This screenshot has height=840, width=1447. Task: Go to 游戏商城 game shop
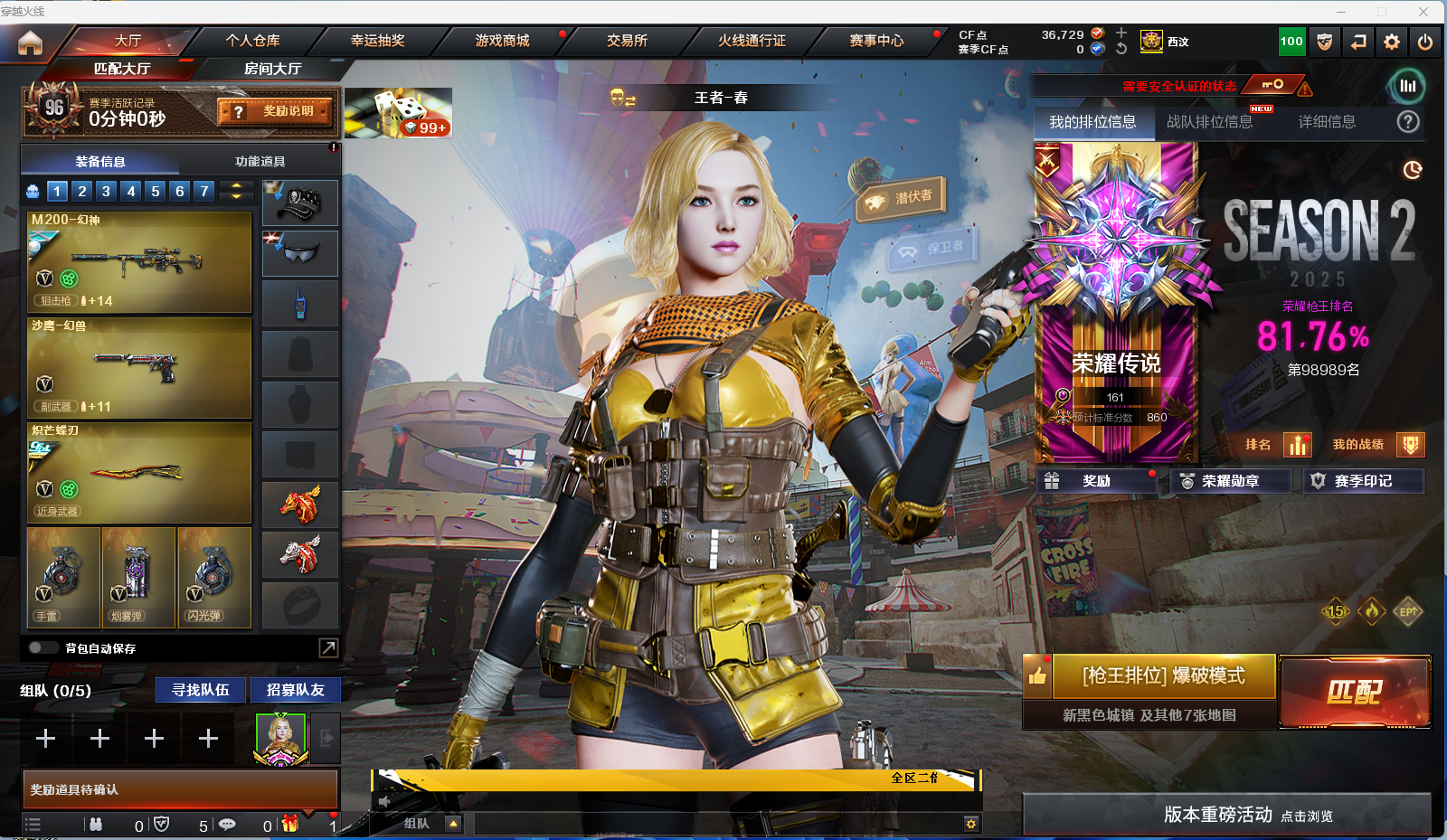(502, 41)
